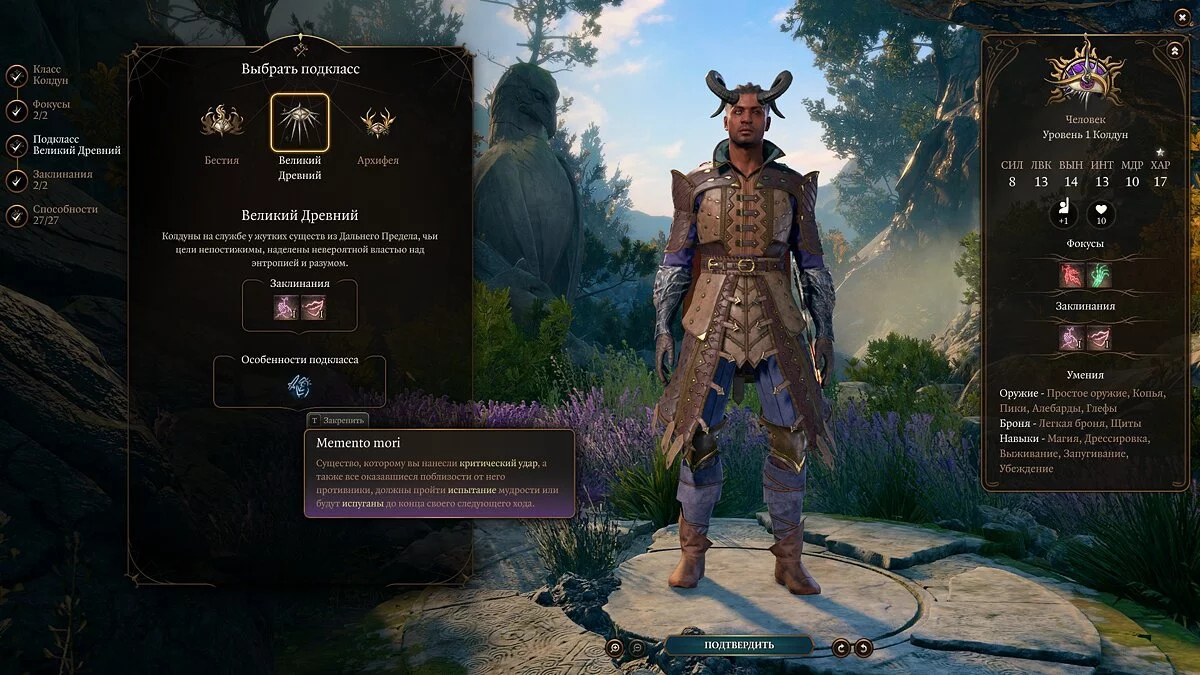This screenshot has width=1200, height=675.
Task: Zoom in the character camera
Action: click(x=617, y=647)
